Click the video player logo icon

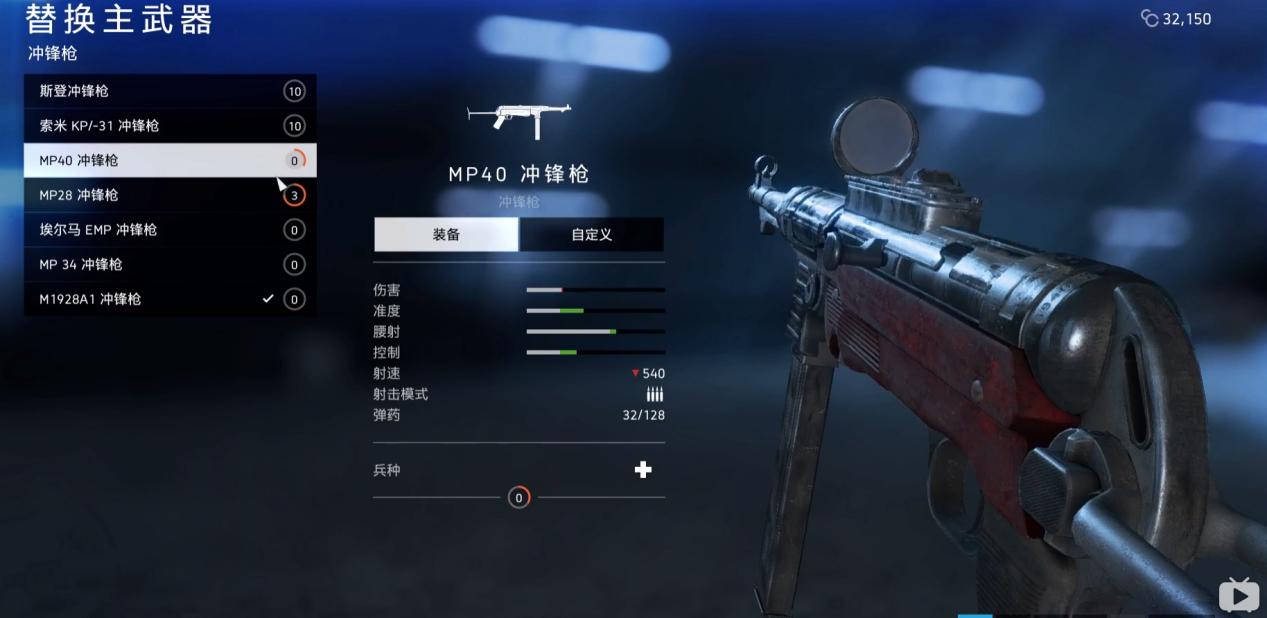1238,596
